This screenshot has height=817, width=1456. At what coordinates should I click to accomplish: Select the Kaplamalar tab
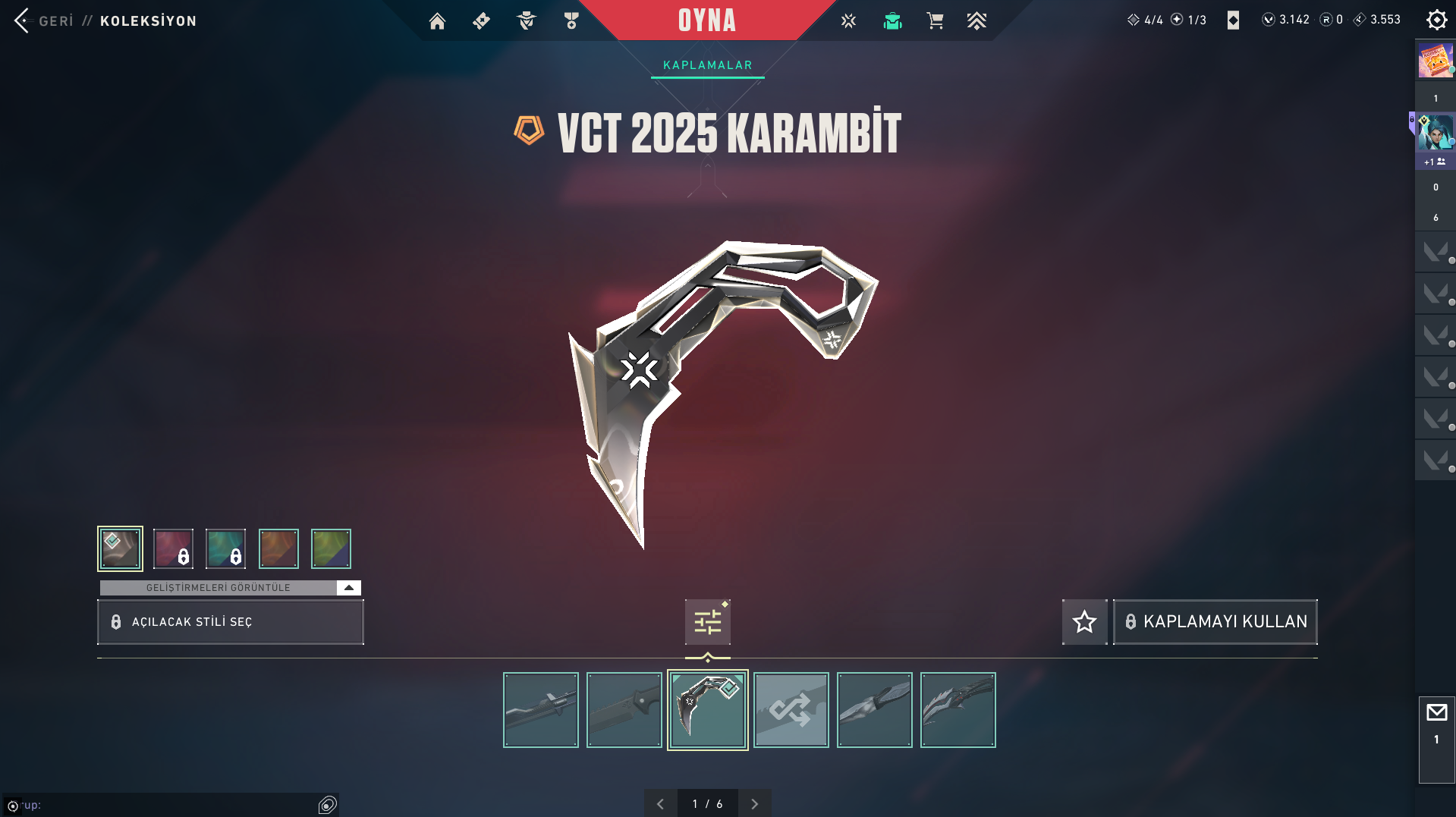click(x=707, y=65)
